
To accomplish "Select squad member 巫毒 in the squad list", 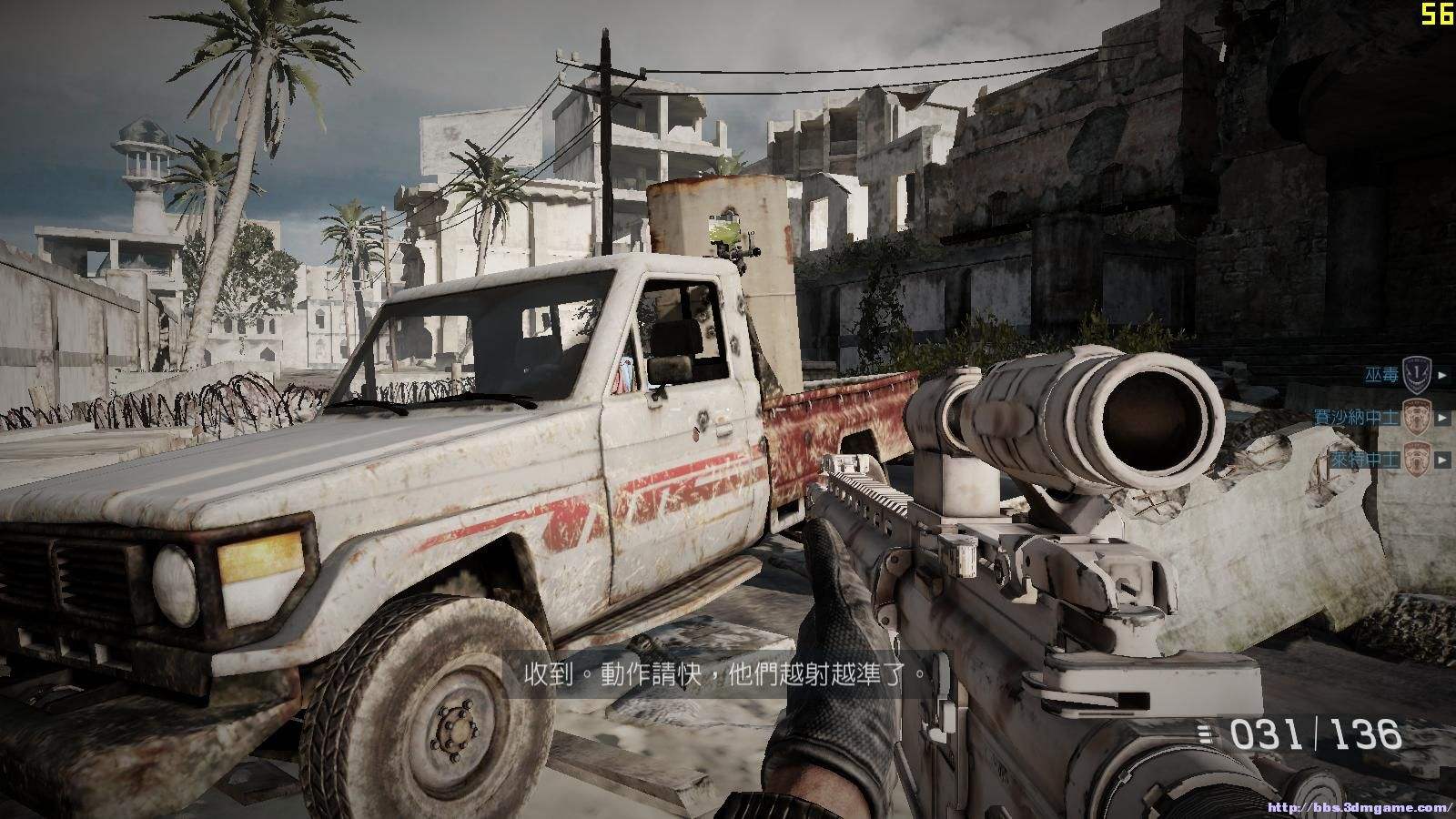I will click(x=1382, y=374).
